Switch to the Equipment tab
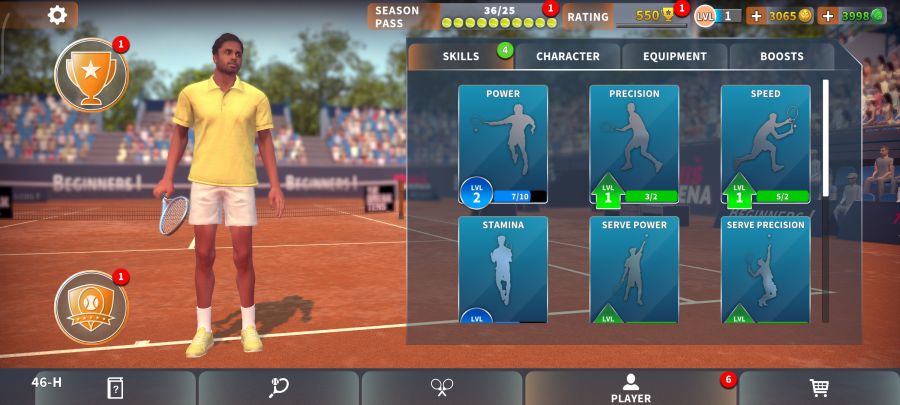 [x=674, y=56]
